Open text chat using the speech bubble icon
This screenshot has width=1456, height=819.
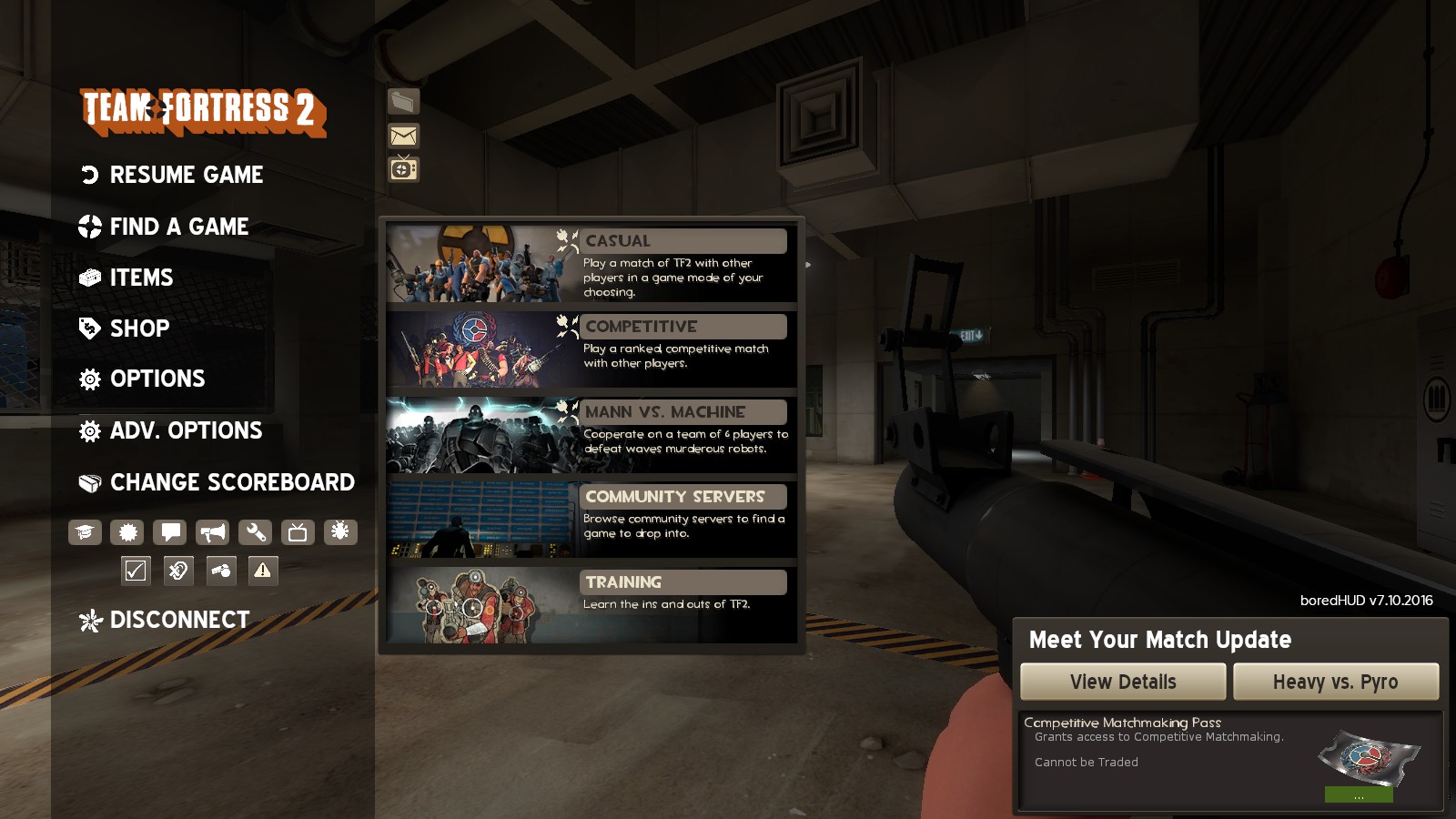170,532
